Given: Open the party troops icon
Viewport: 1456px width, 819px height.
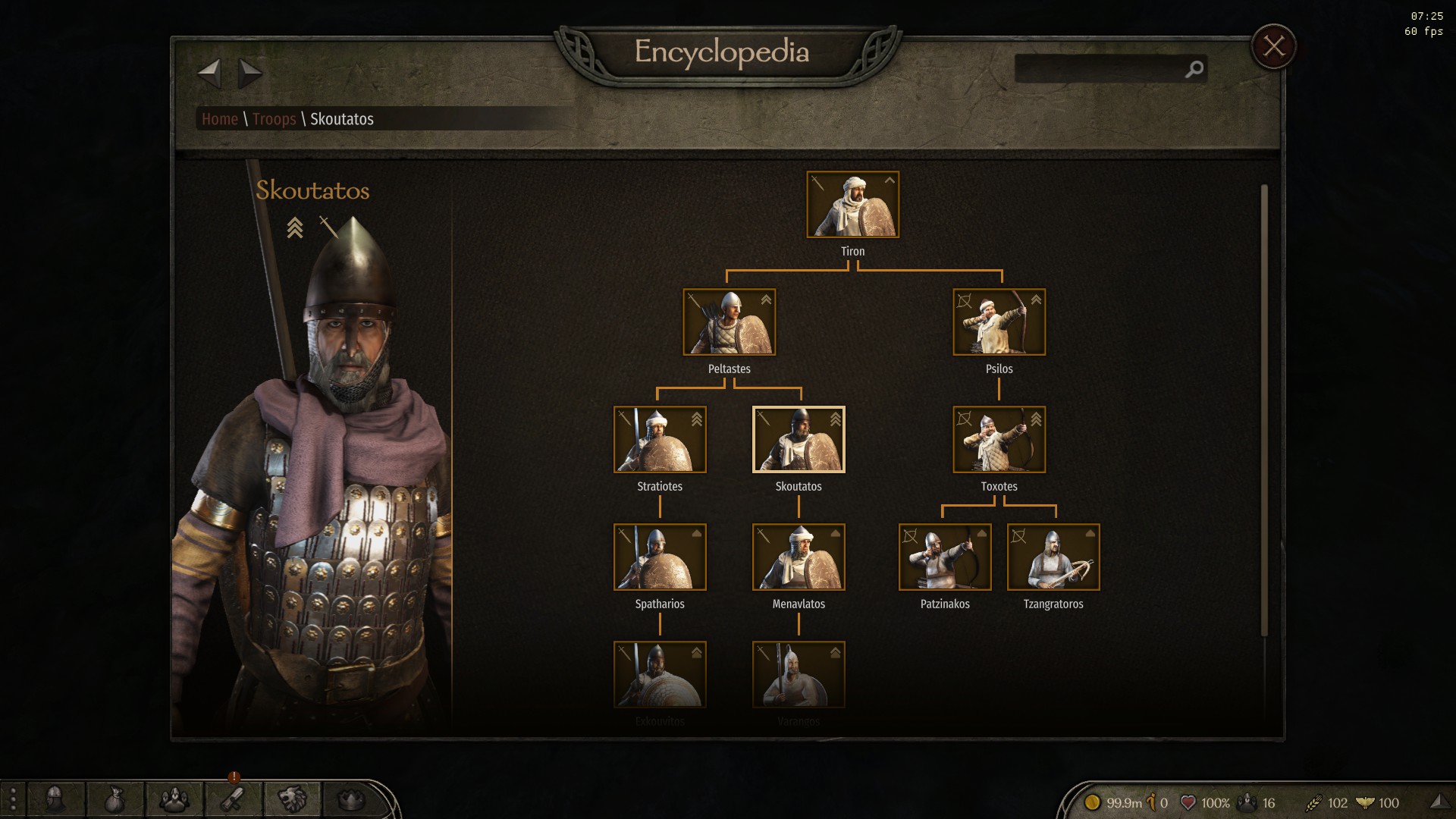Looking at the screenshot, I should [174, 799].
